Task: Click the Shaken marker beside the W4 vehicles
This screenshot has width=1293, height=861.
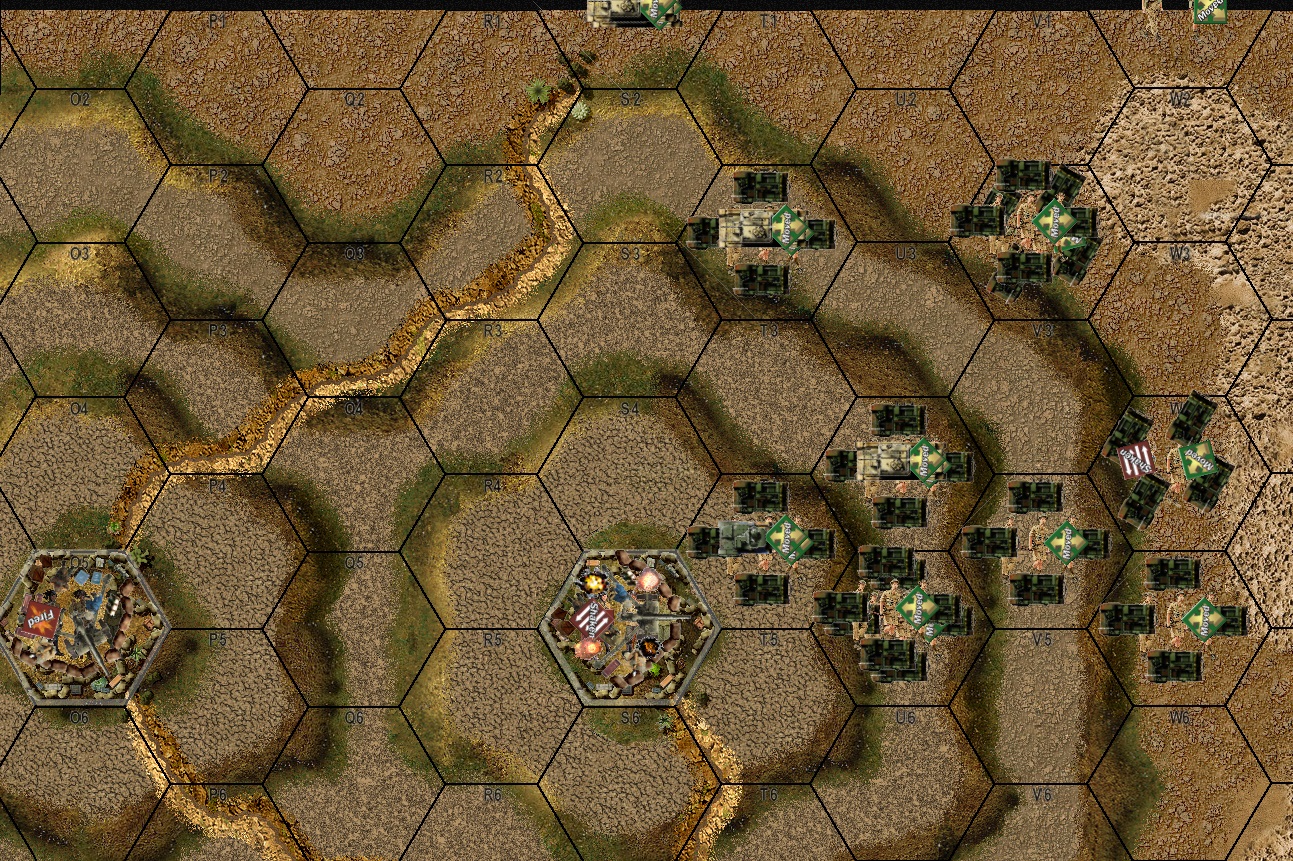Action: click(1133, 460)
